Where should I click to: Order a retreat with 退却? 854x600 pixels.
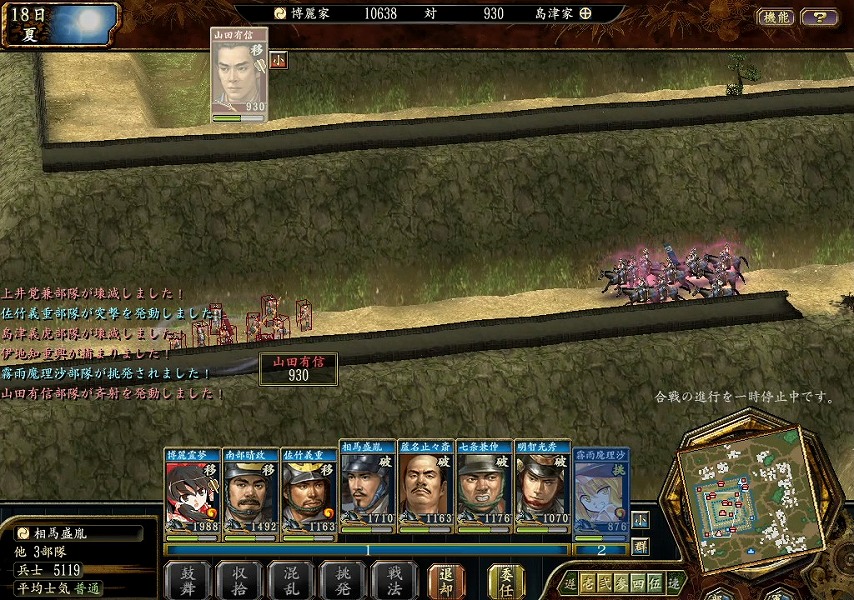[x=447, y=579]
